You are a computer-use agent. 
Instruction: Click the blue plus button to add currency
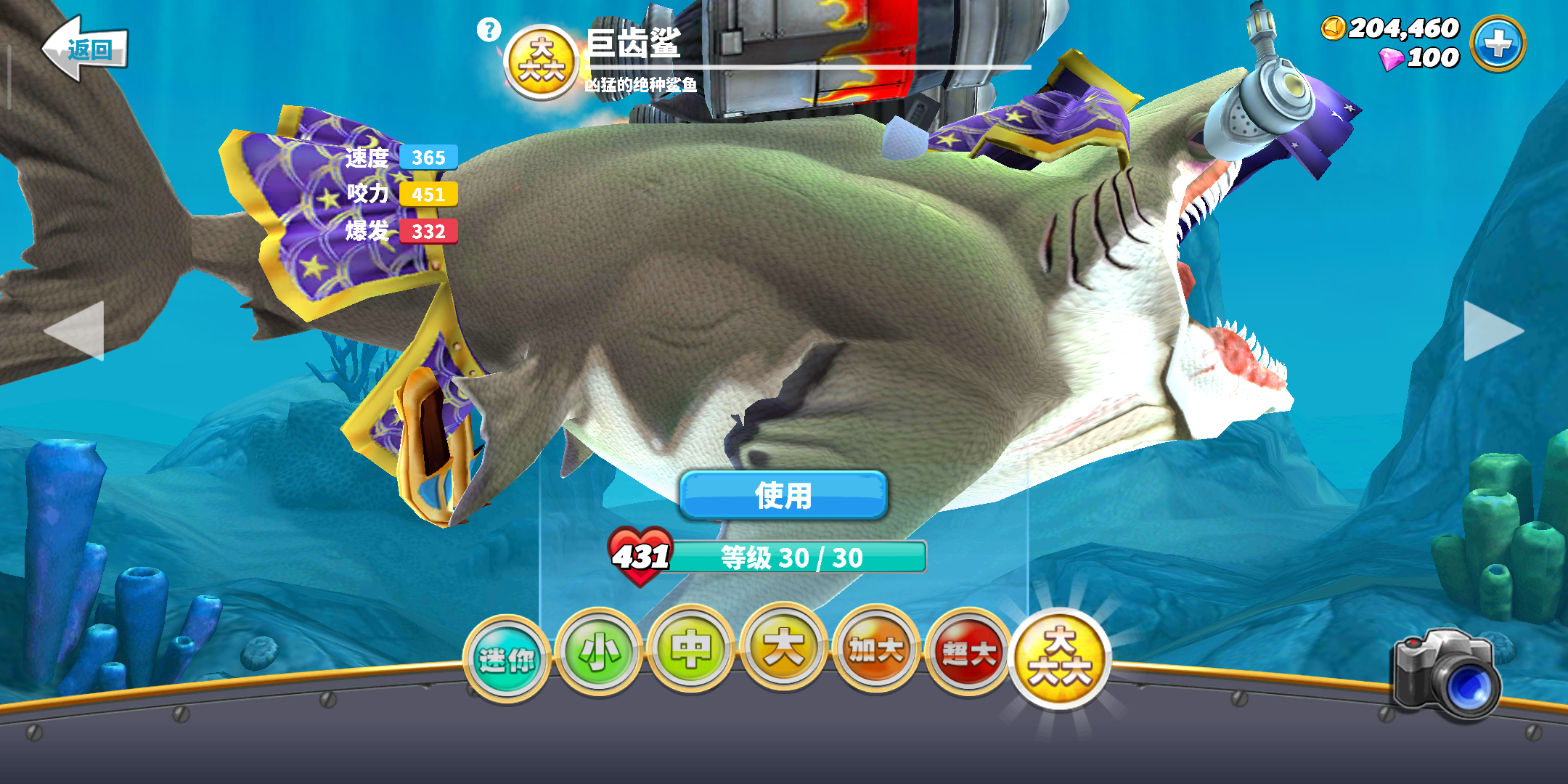pyautogui.click(x=1497, y=44)
